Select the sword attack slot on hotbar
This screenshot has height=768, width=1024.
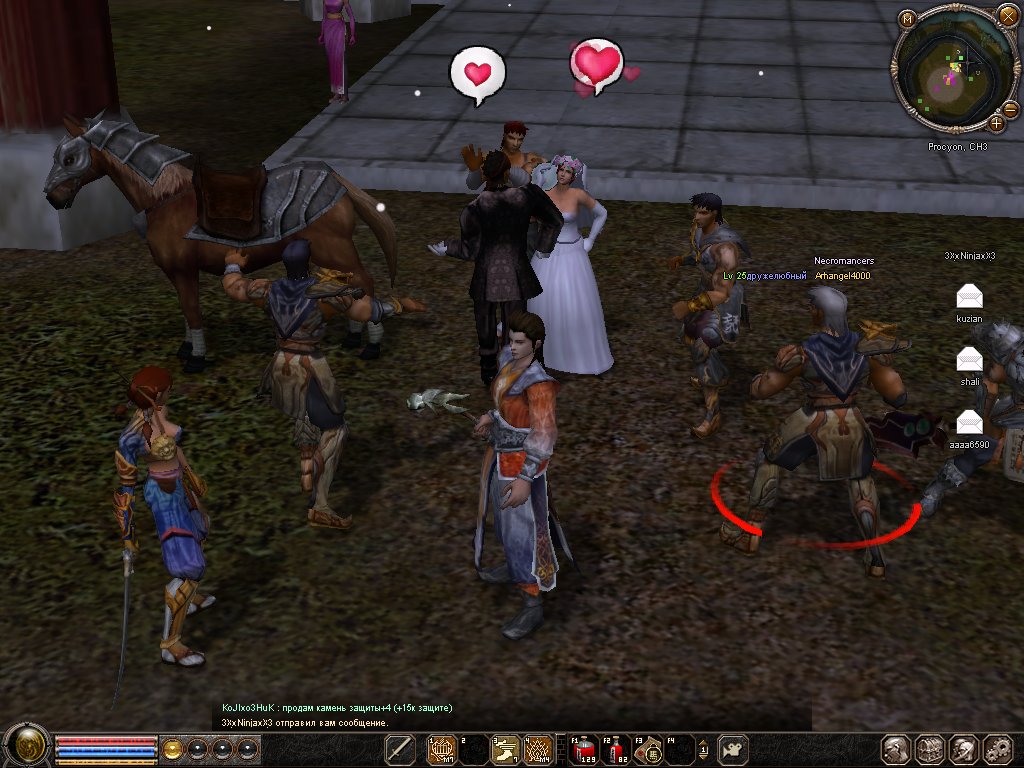(x=400, y=749)
